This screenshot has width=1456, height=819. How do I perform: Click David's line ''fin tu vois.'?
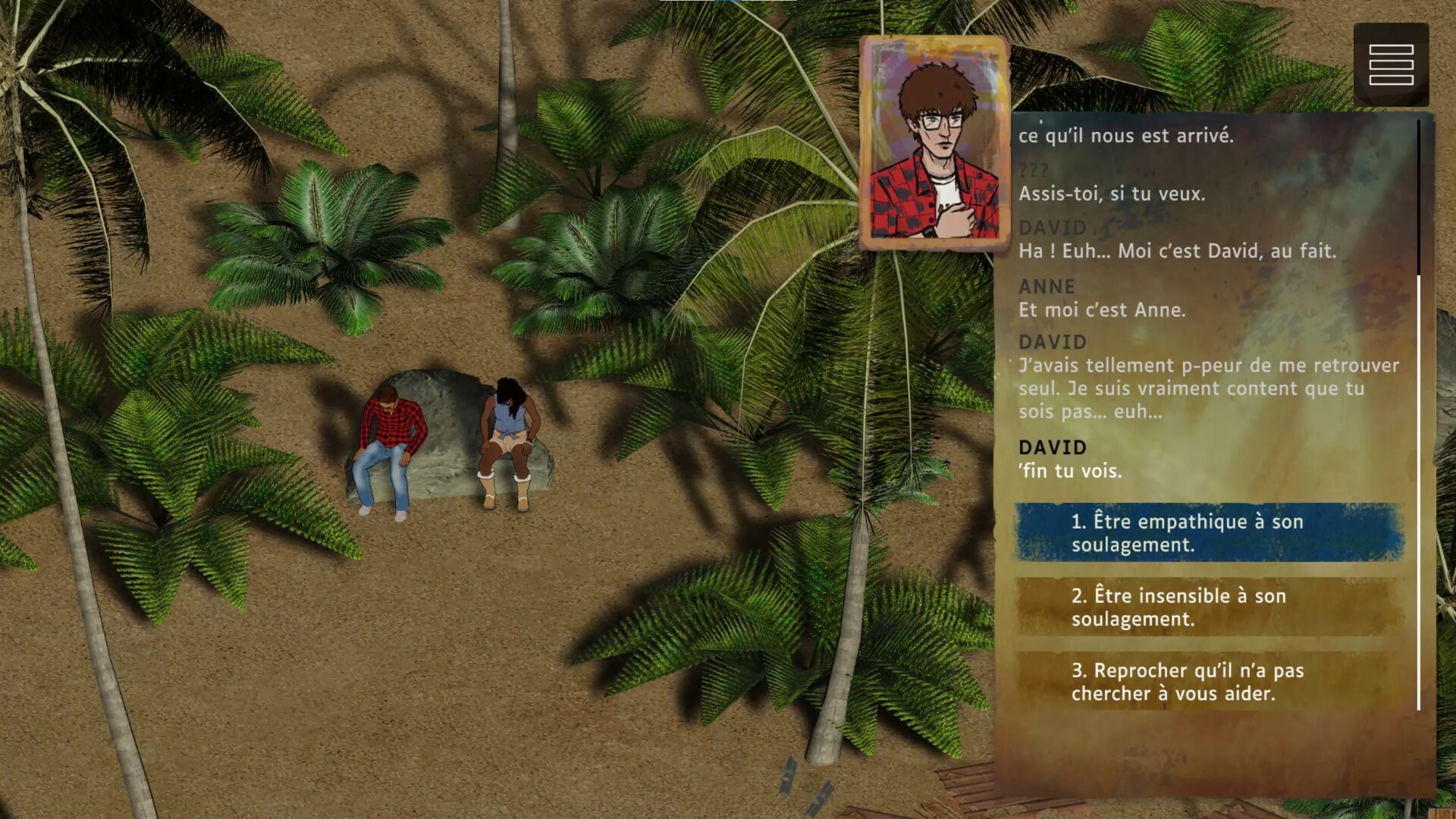(1072, 469)
